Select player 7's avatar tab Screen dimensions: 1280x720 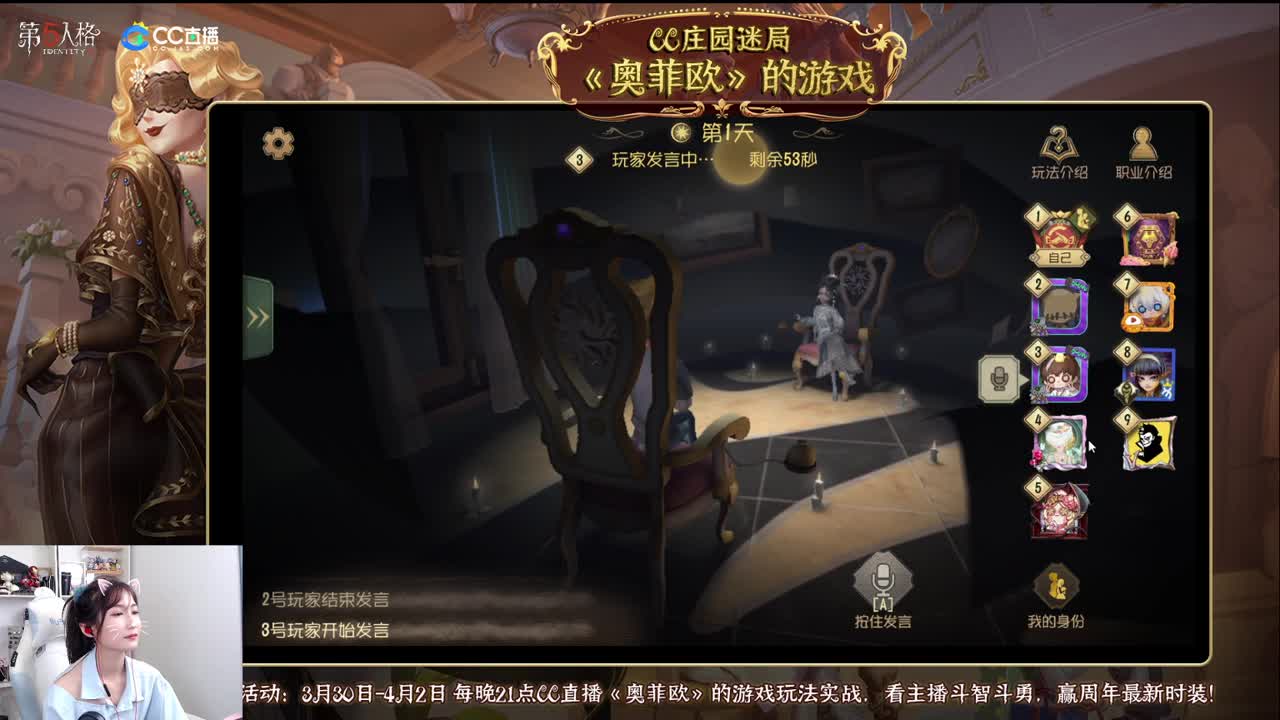pyautogui.click(x=1148, y=308)
